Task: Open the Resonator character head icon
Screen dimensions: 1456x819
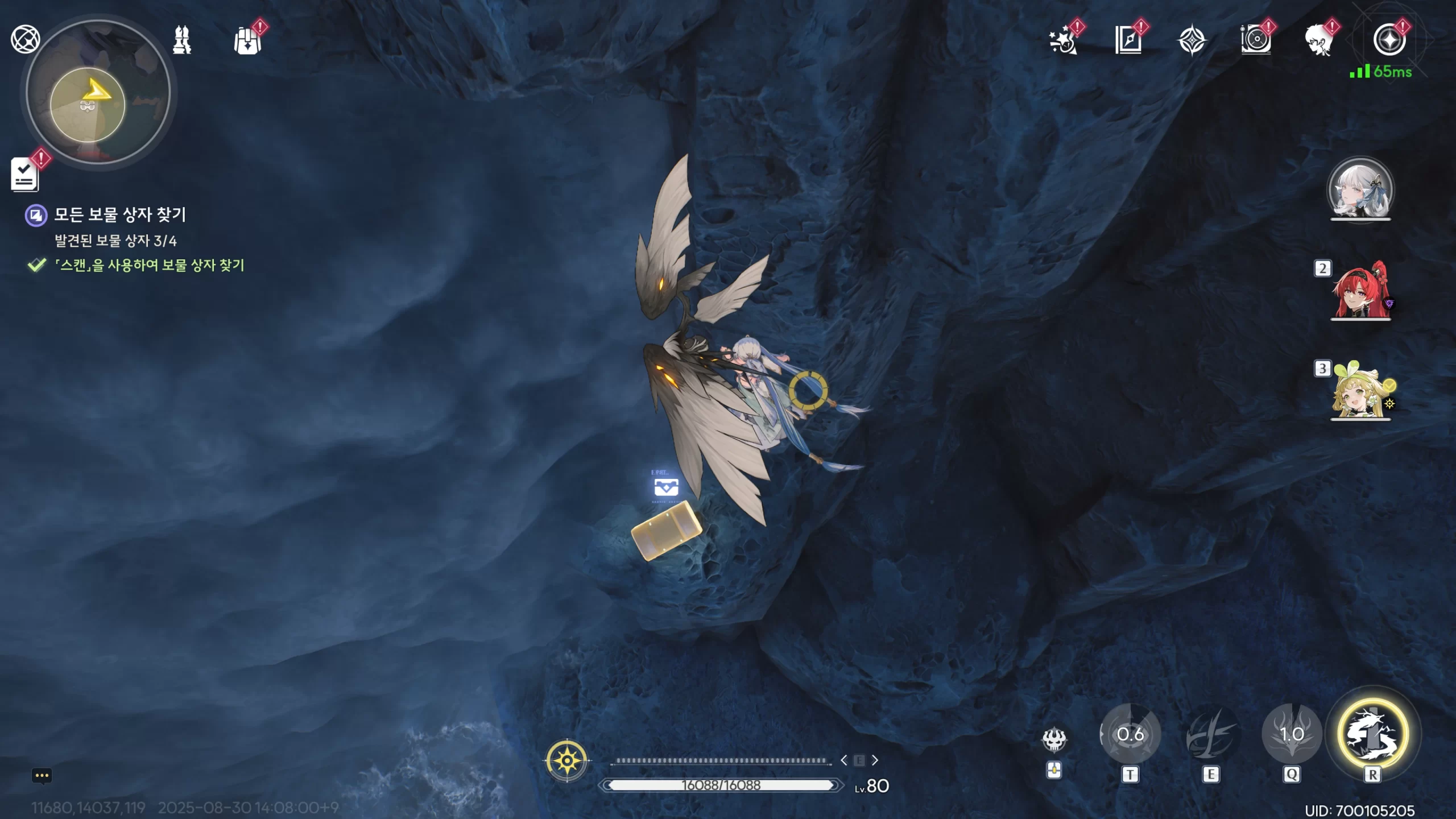Action: (1319, 41)
